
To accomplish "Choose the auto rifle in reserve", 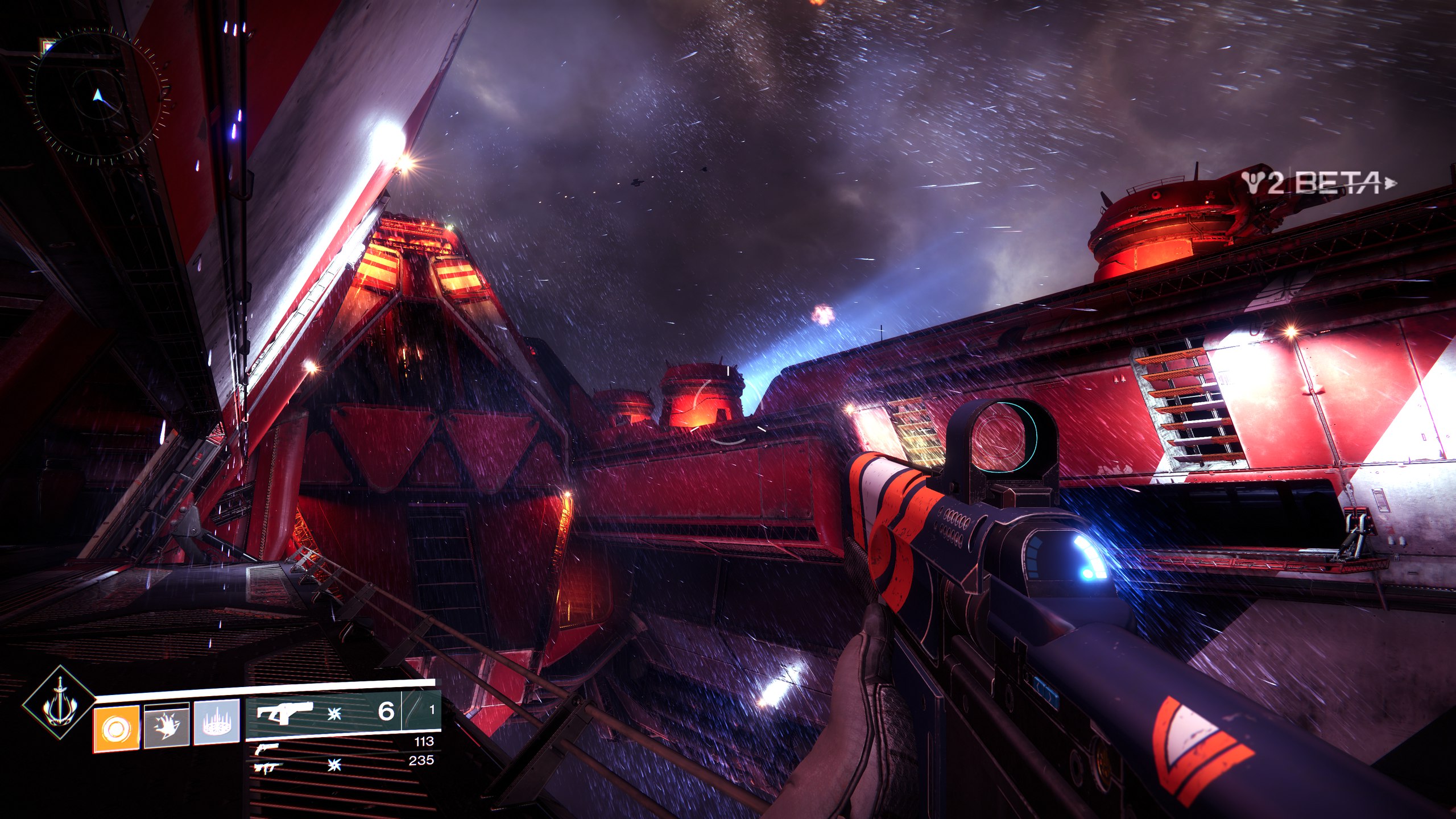I will coord(266,768).
